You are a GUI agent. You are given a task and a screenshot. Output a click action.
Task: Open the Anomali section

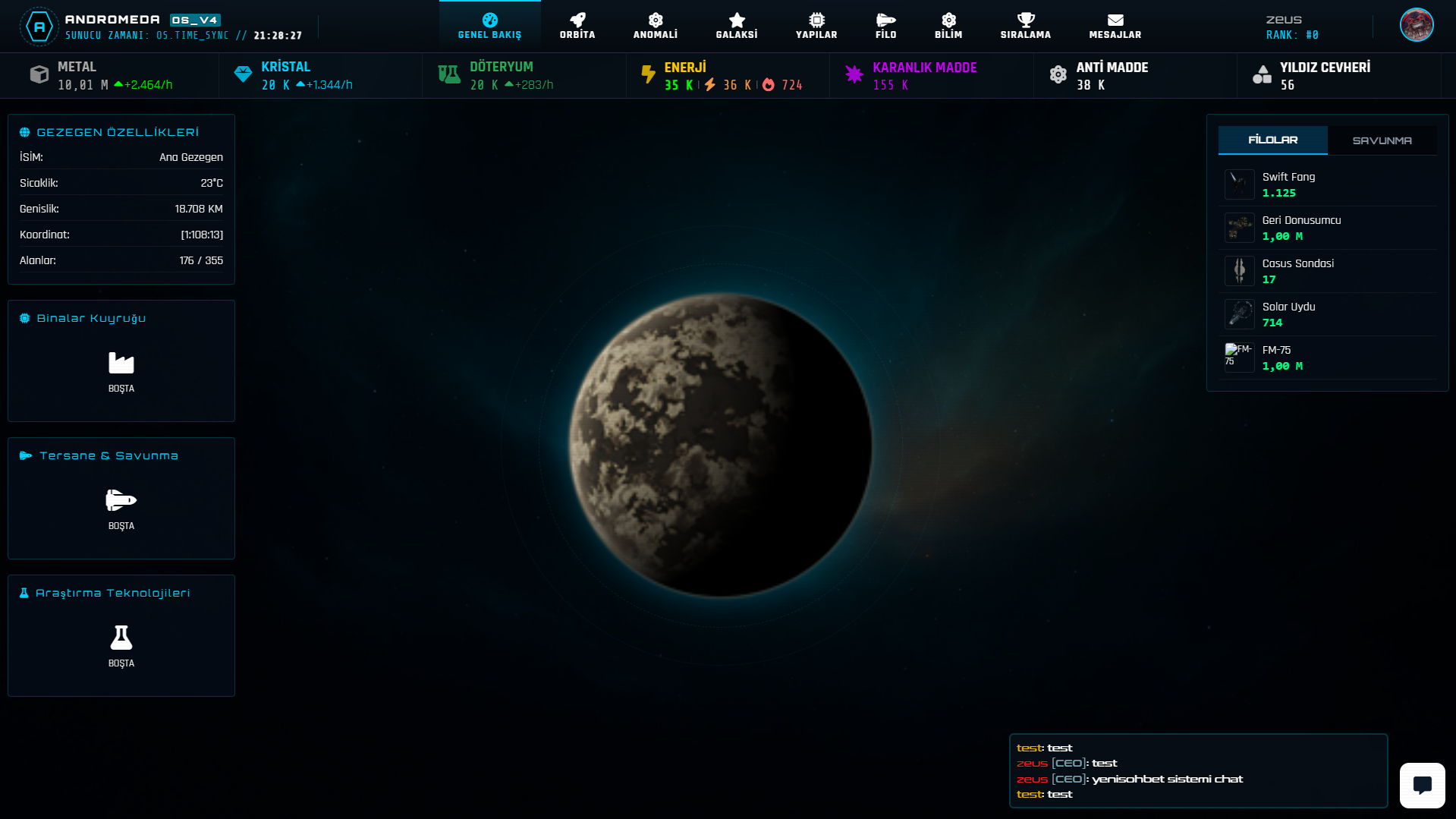656,26
